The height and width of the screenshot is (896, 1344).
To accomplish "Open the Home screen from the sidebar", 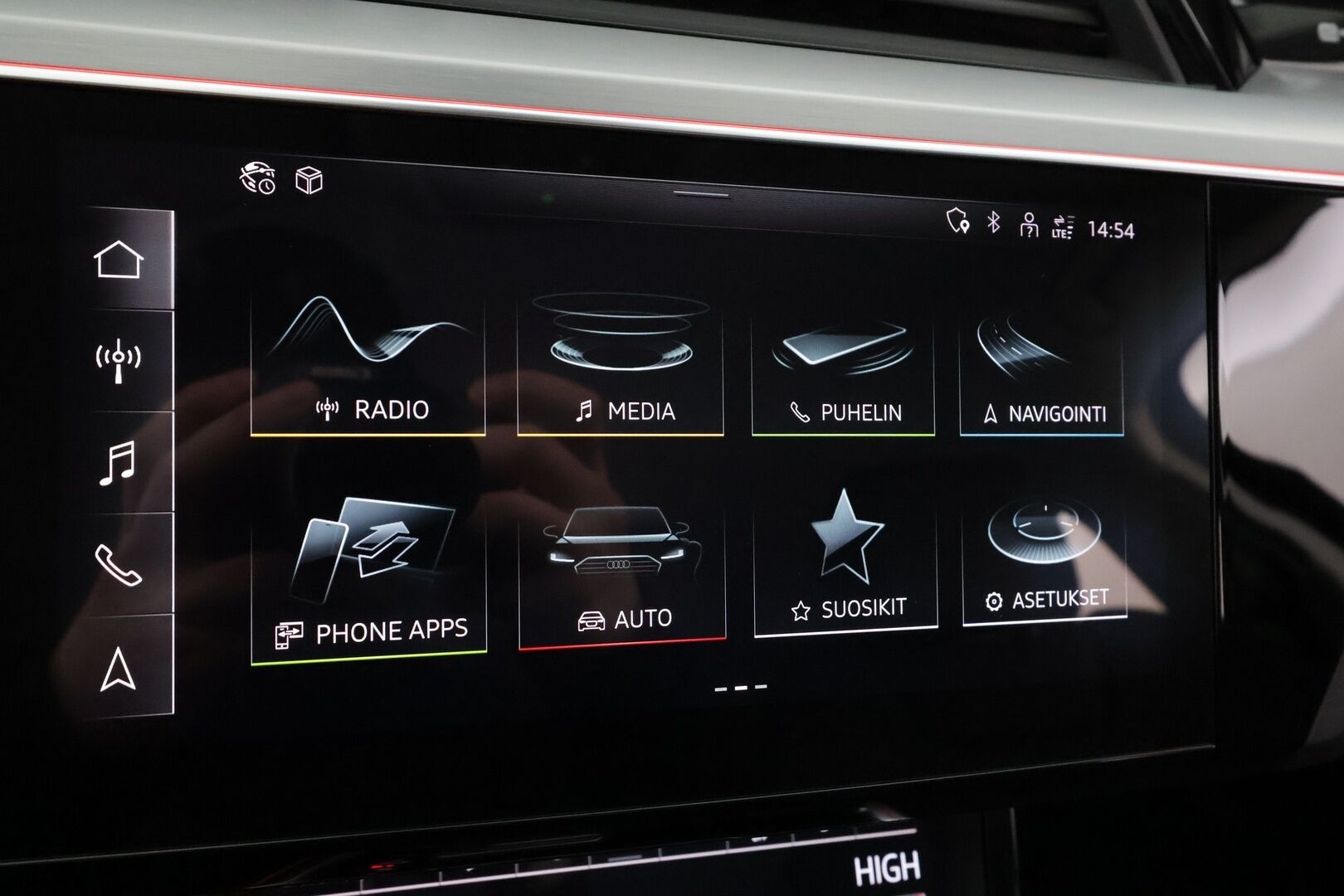I will [x=119, y=261].
